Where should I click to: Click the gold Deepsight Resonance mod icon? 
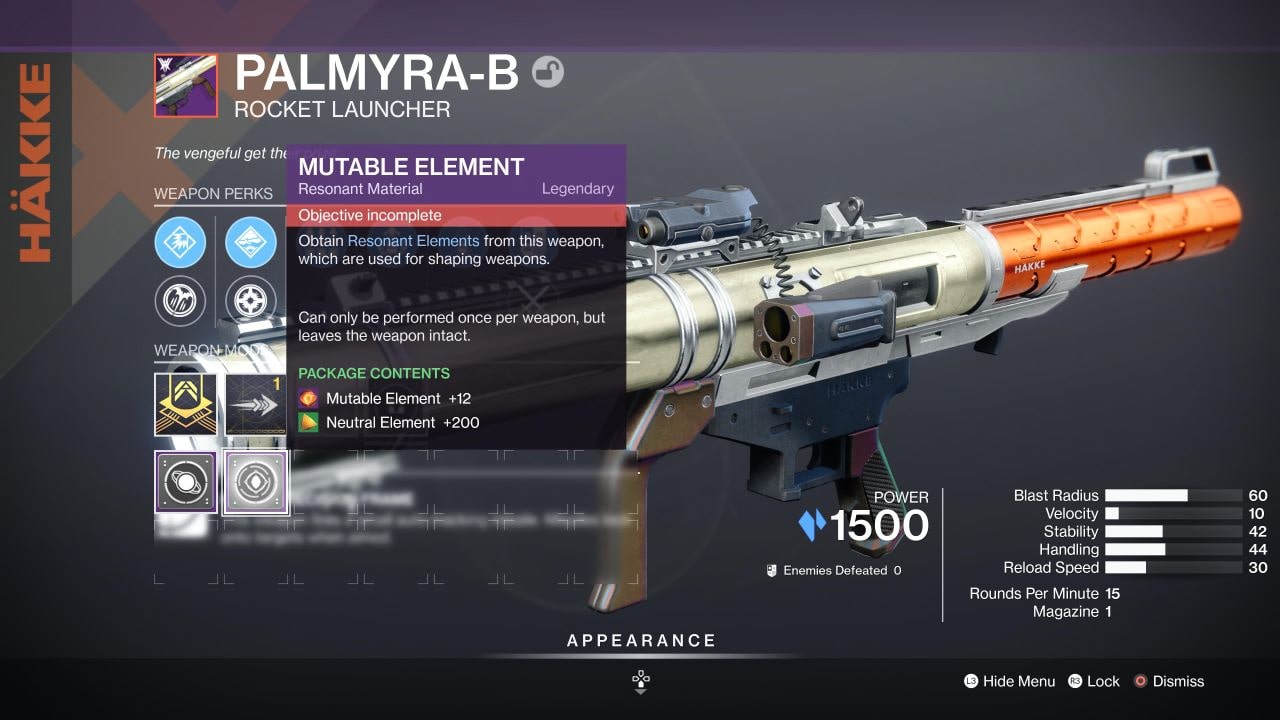pyautogui.click(x=185, y=404)
